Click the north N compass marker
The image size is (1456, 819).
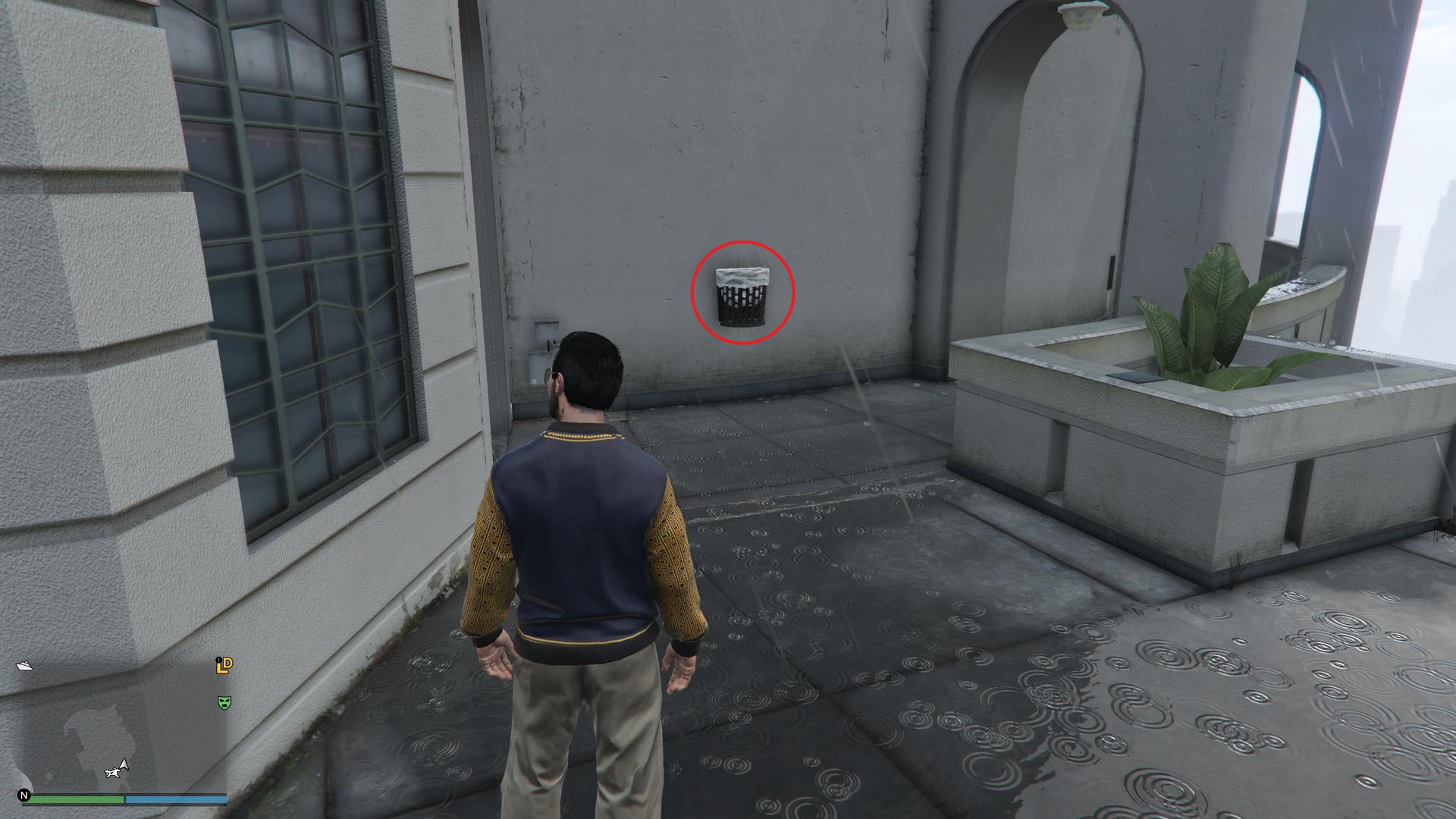[x=24, y=795]
